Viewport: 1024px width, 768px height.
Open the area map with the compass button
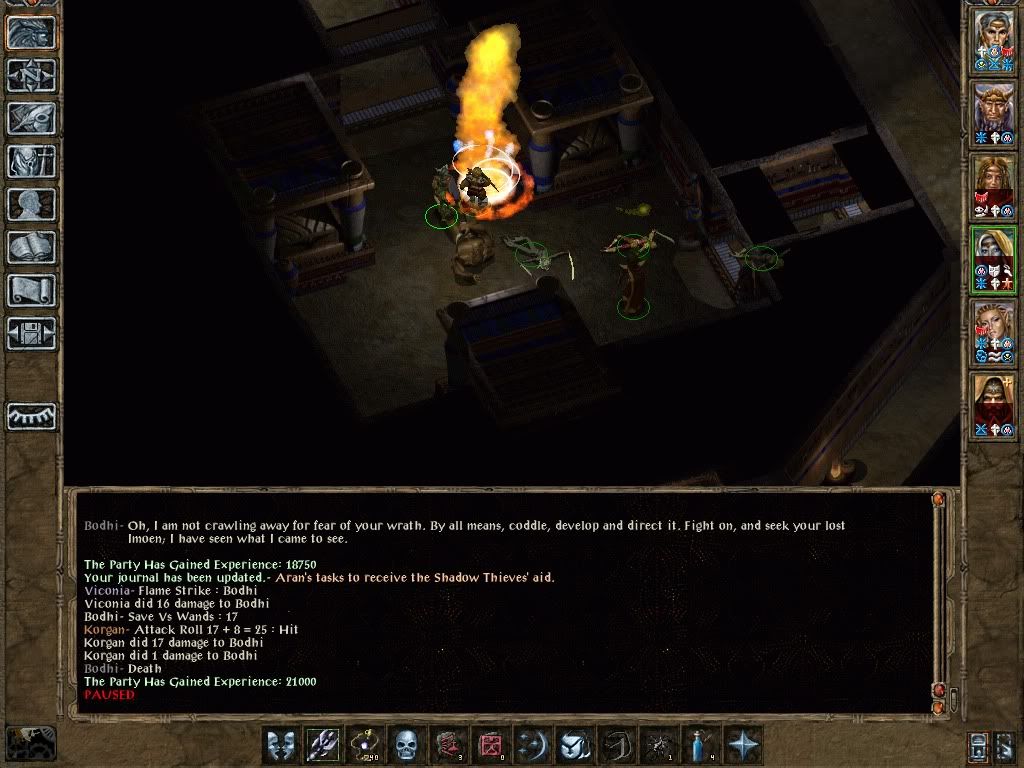pyautogui.click(x=31, y=75)
